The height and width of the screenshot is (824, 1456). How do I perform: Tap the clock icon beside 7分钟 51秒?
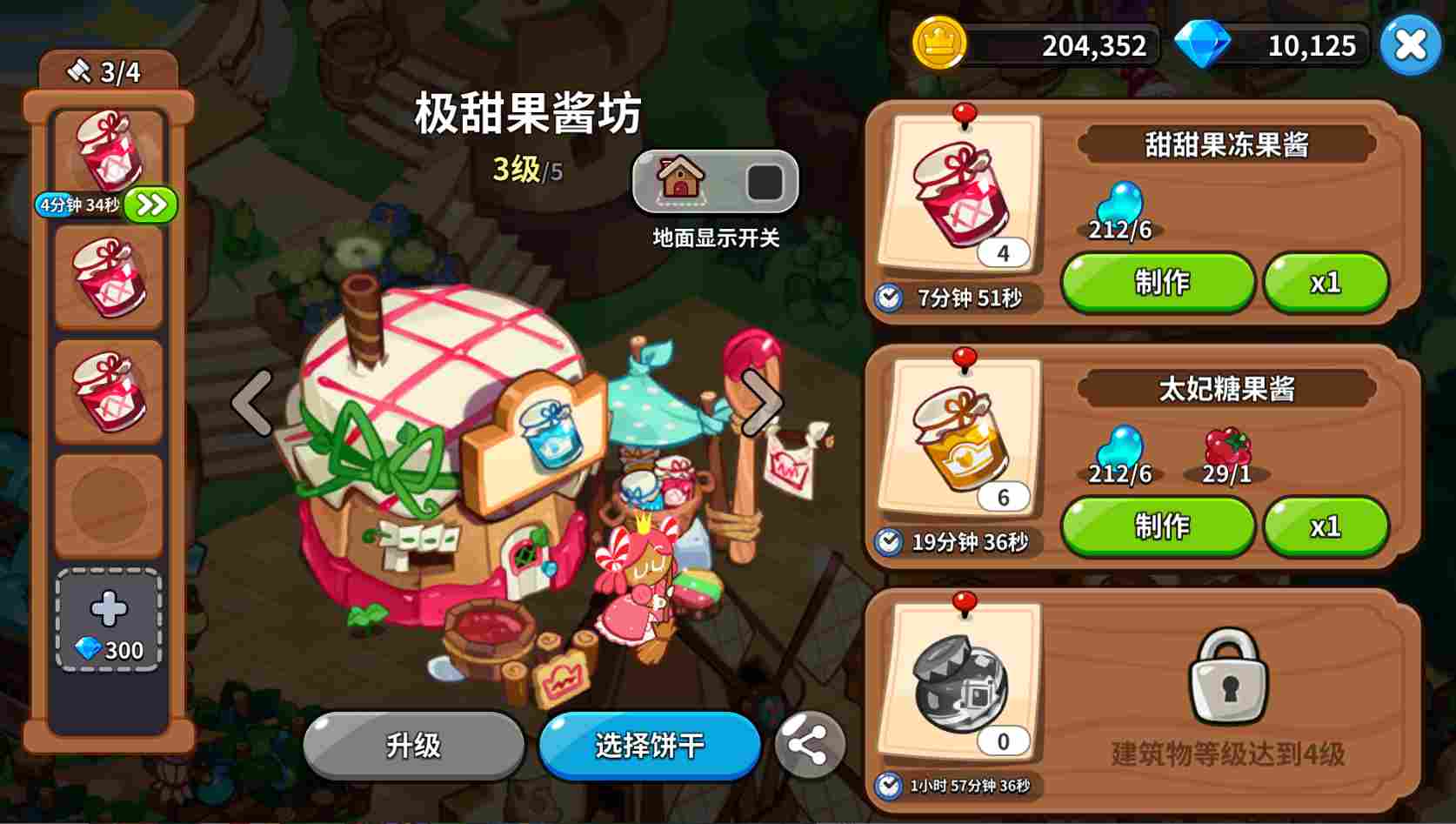pos(887,299)
